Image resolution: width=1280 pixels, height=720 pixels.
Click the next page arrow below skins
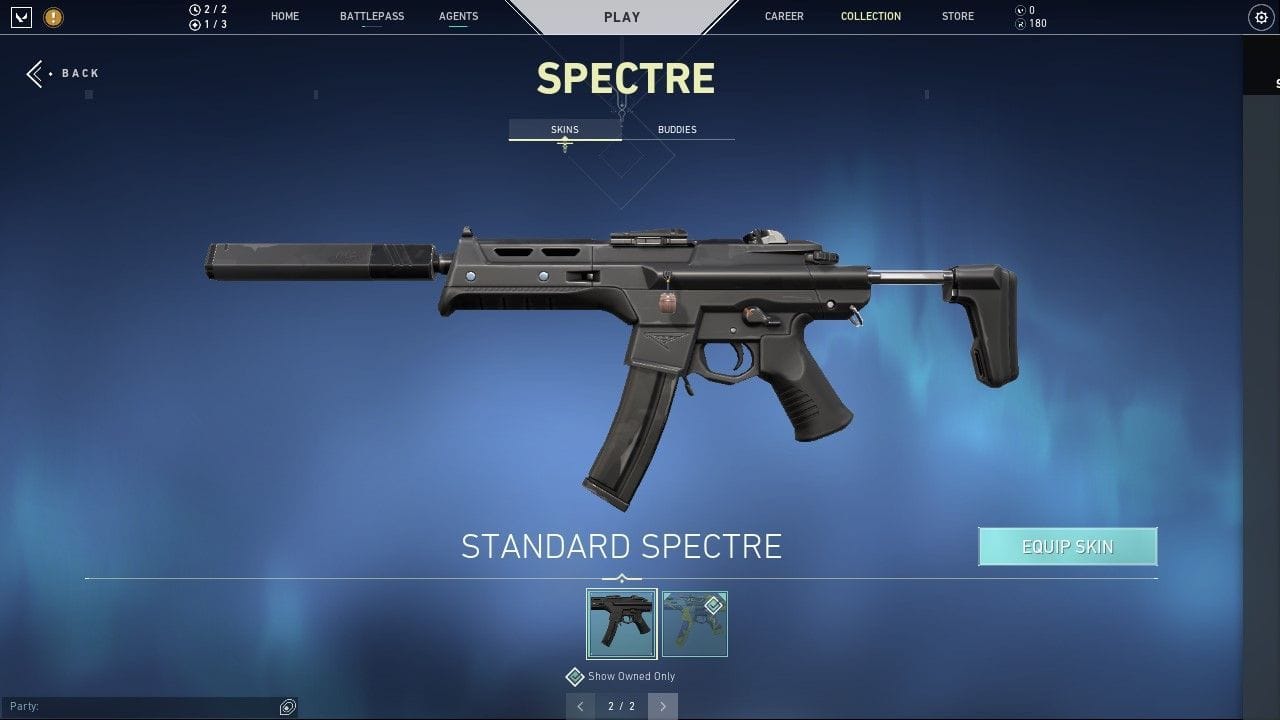point(662,706)
